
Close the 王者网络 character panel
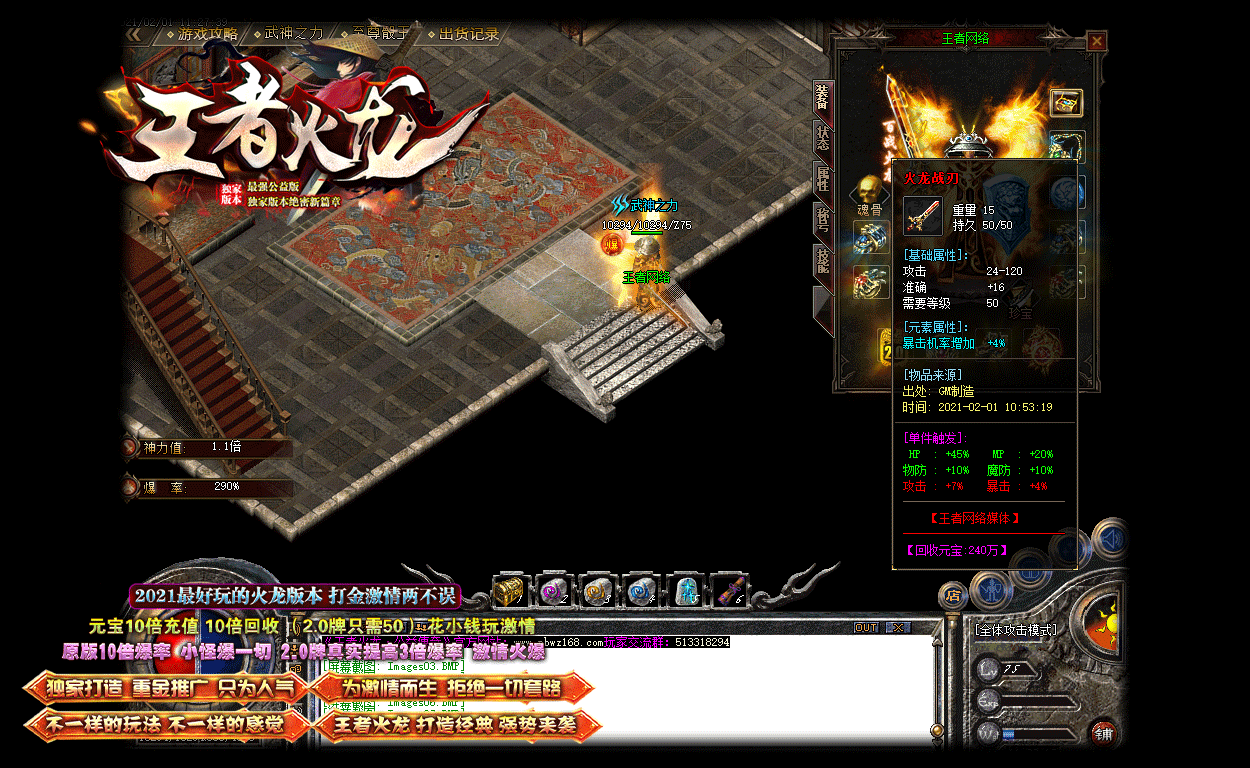click(x=1097, y=41)
